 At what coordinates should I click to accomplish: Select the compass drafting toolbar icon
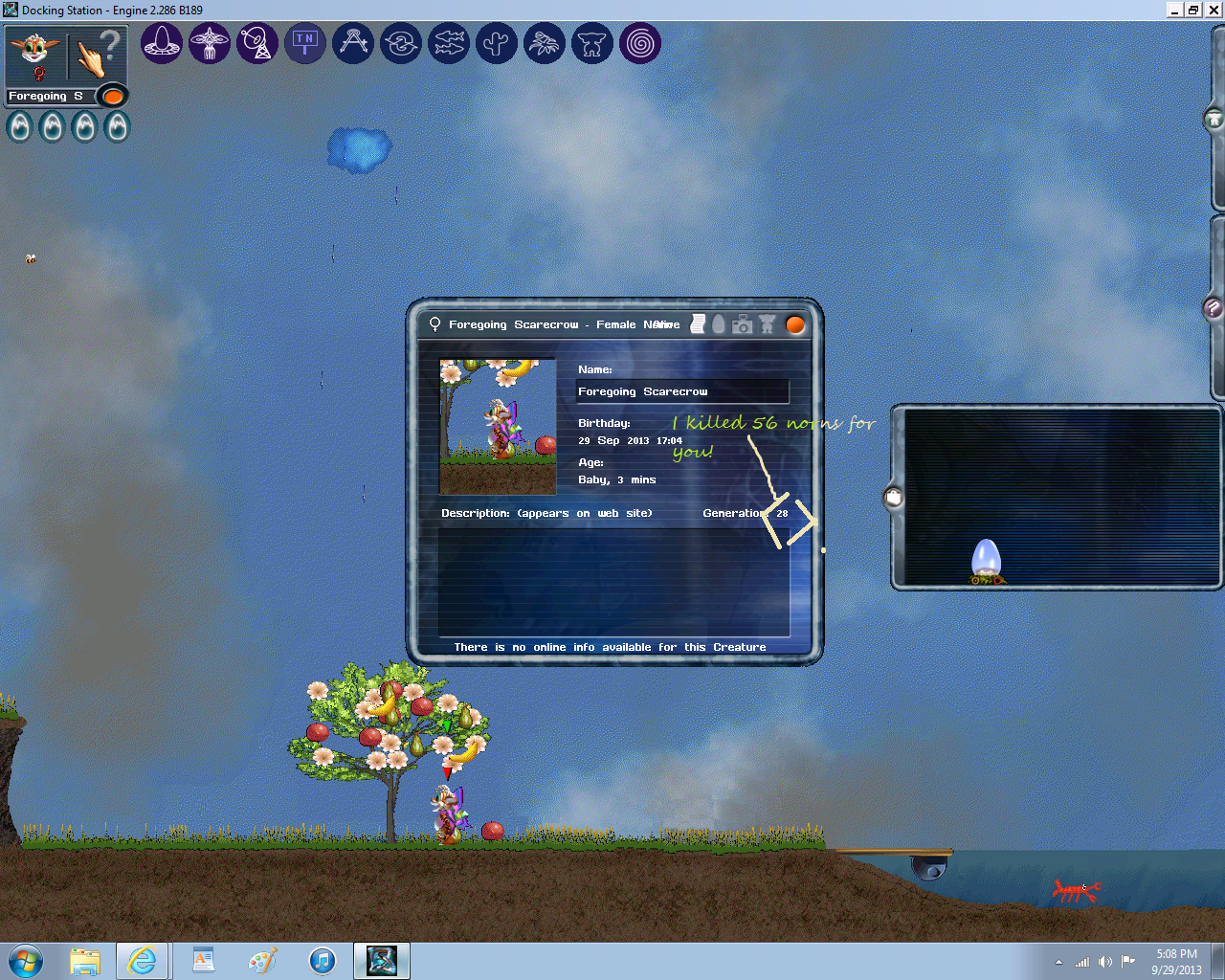coord(353,43)
